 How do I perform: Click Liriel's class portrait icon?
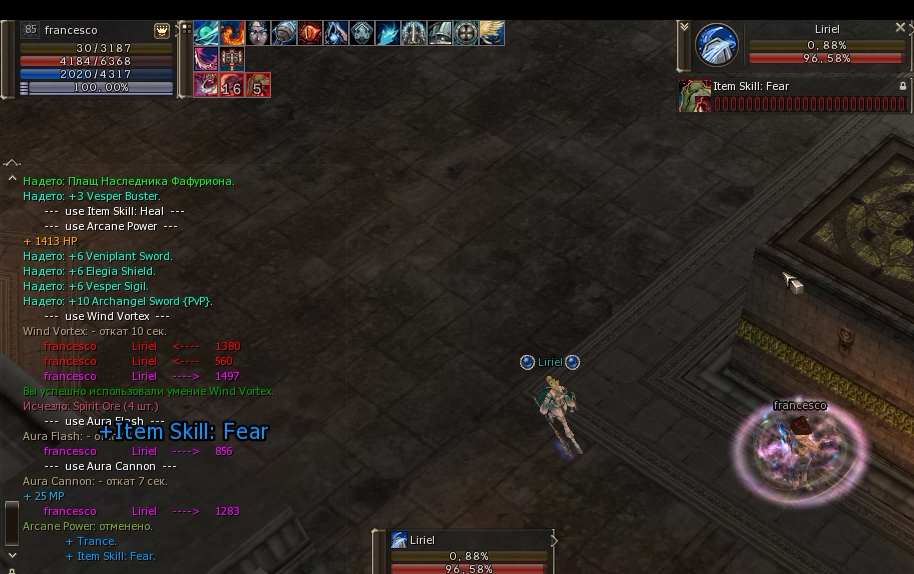pyautogui.click(x=716, y=46)
